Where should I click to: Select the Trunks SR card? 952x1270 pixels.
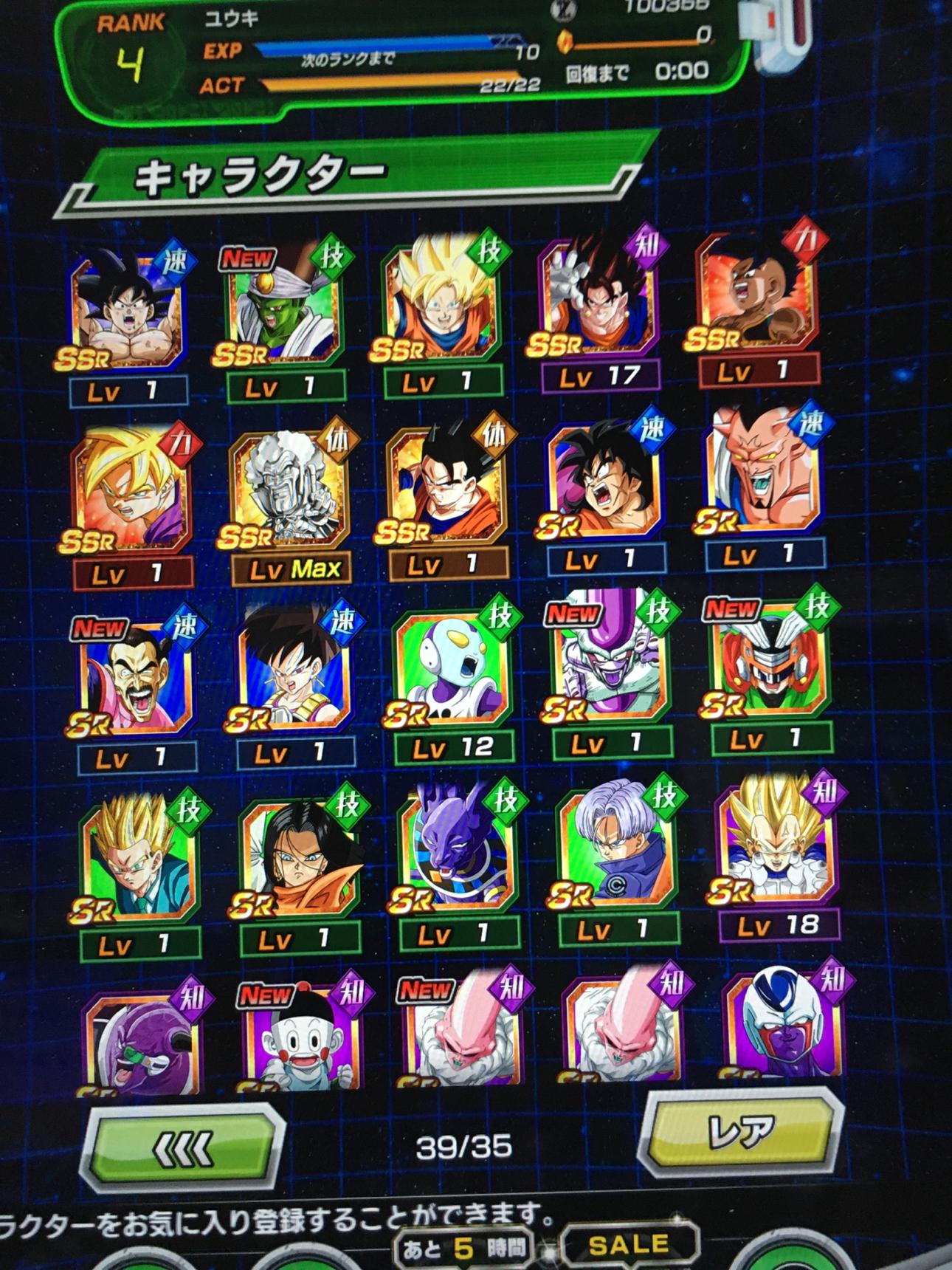point(617,849)
